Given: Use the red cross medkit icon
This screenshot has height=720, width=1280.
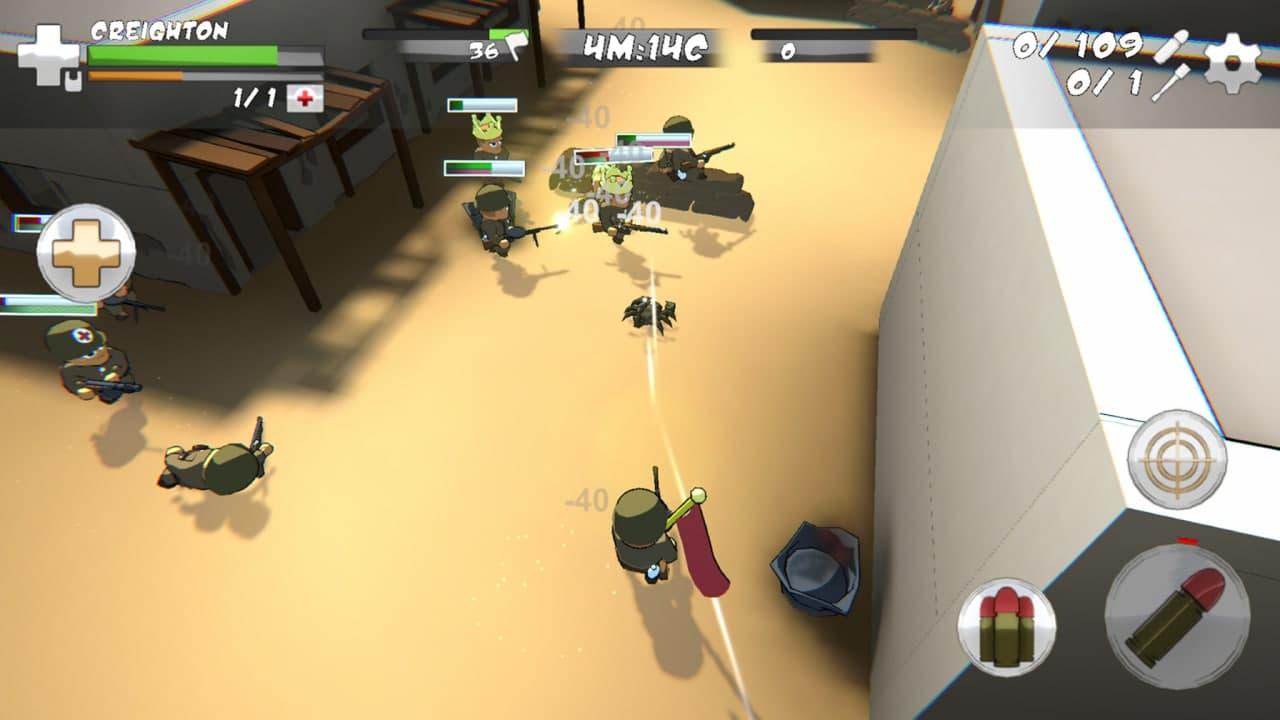Looking at the screenshot, I should 305,98.
